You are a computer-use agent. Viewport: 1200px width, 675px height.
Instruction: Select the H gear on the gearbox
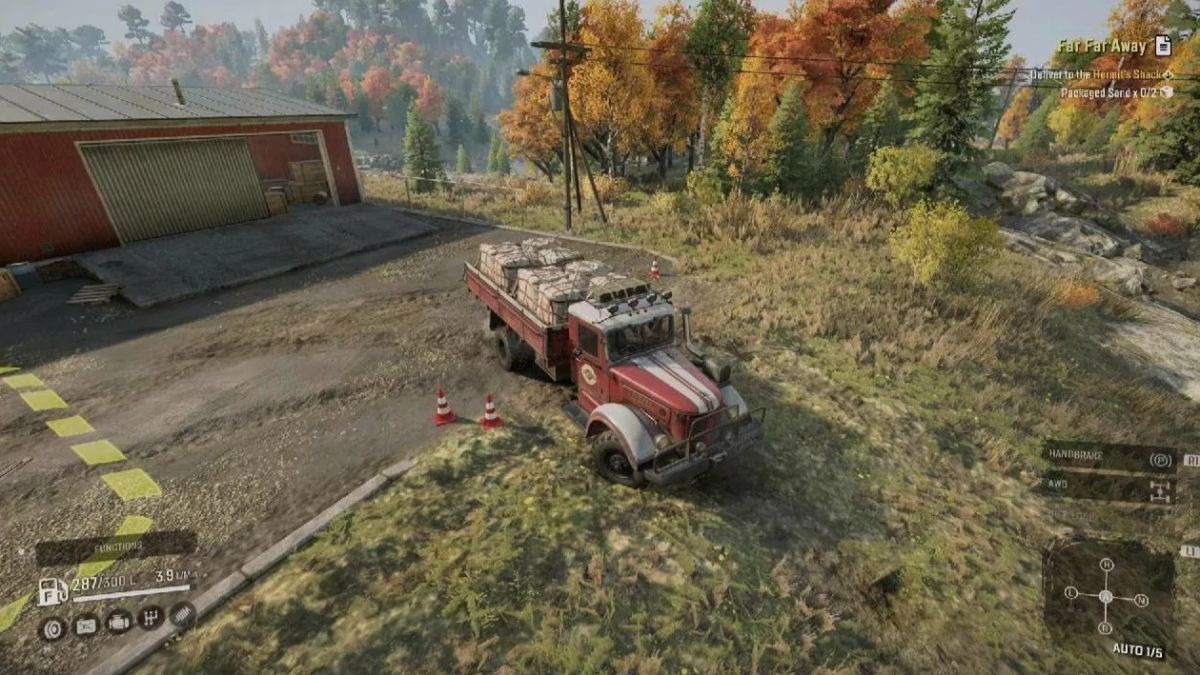[1105, 565]
